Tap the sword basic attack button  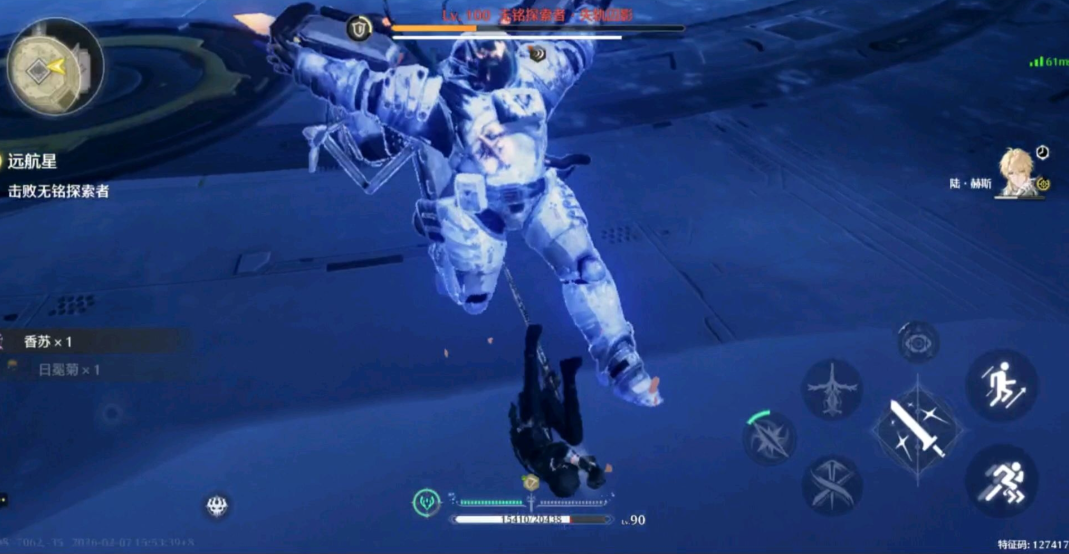coord(917,429)
